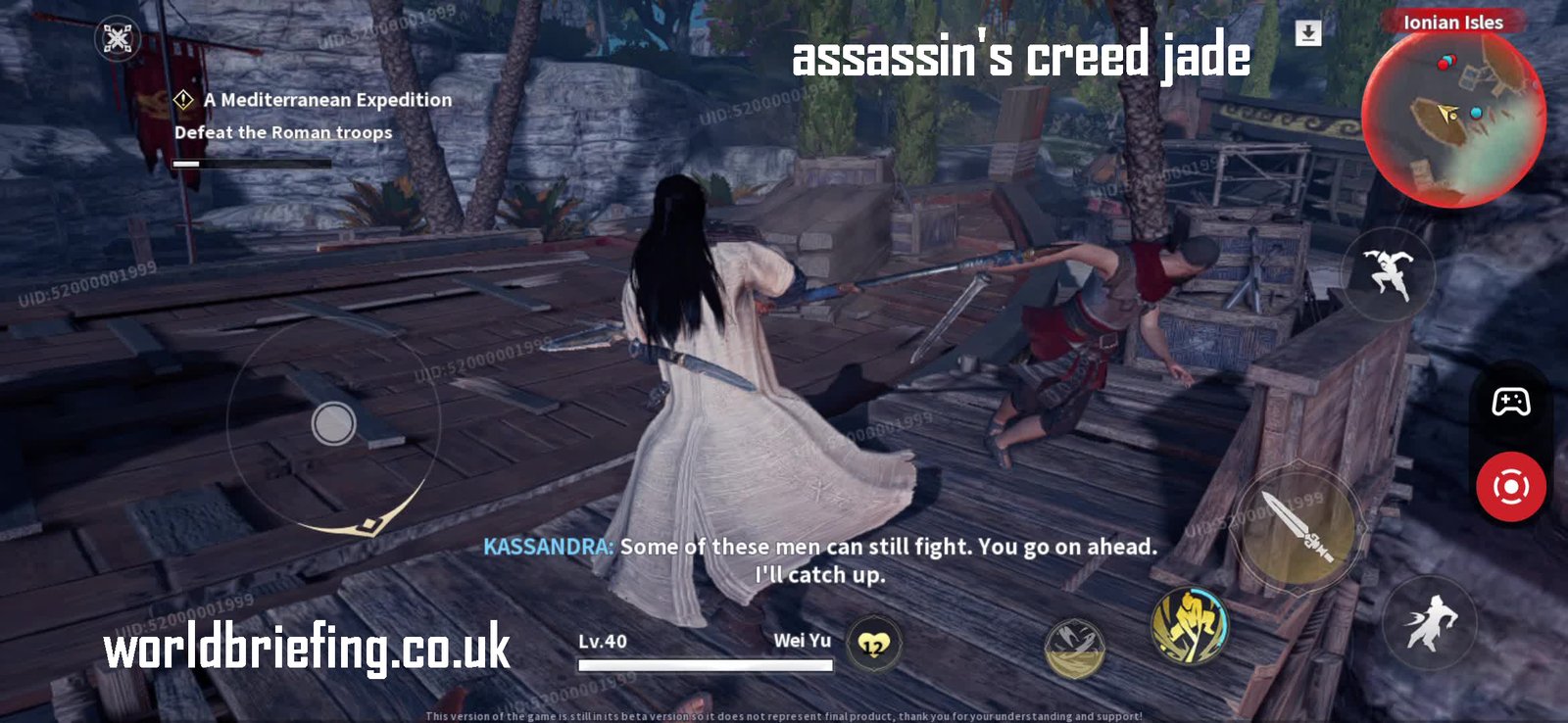Open the gamepad overlay button
The image size is (1568, 723).
click(x=1510, y=402)
